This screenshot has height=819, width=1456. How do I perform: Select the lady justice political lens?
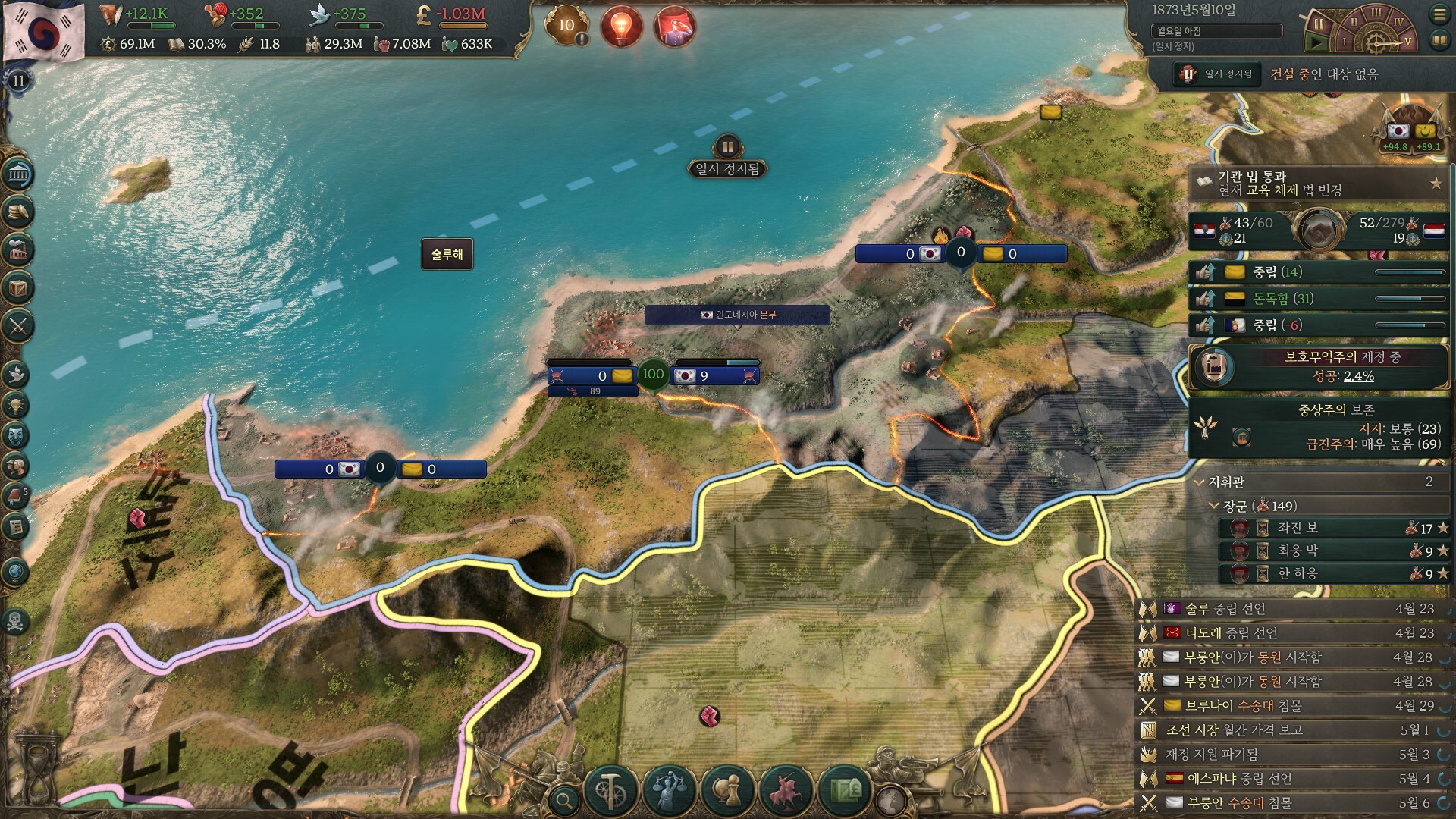(x=669, y=790)
